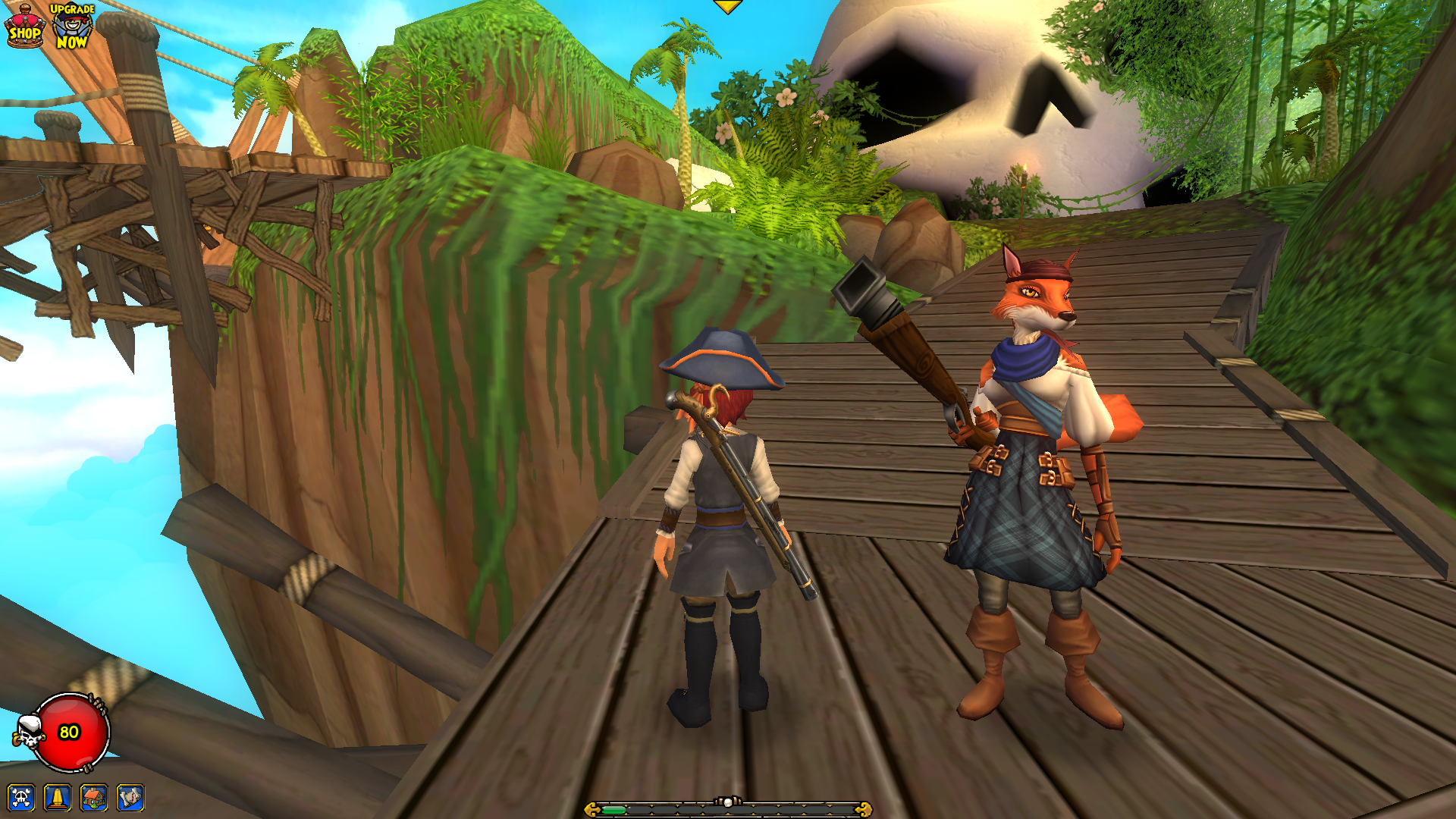Open the skull and crossbones menu
This screenshot has height=819, width=1456.
click(x=21, y=797)
